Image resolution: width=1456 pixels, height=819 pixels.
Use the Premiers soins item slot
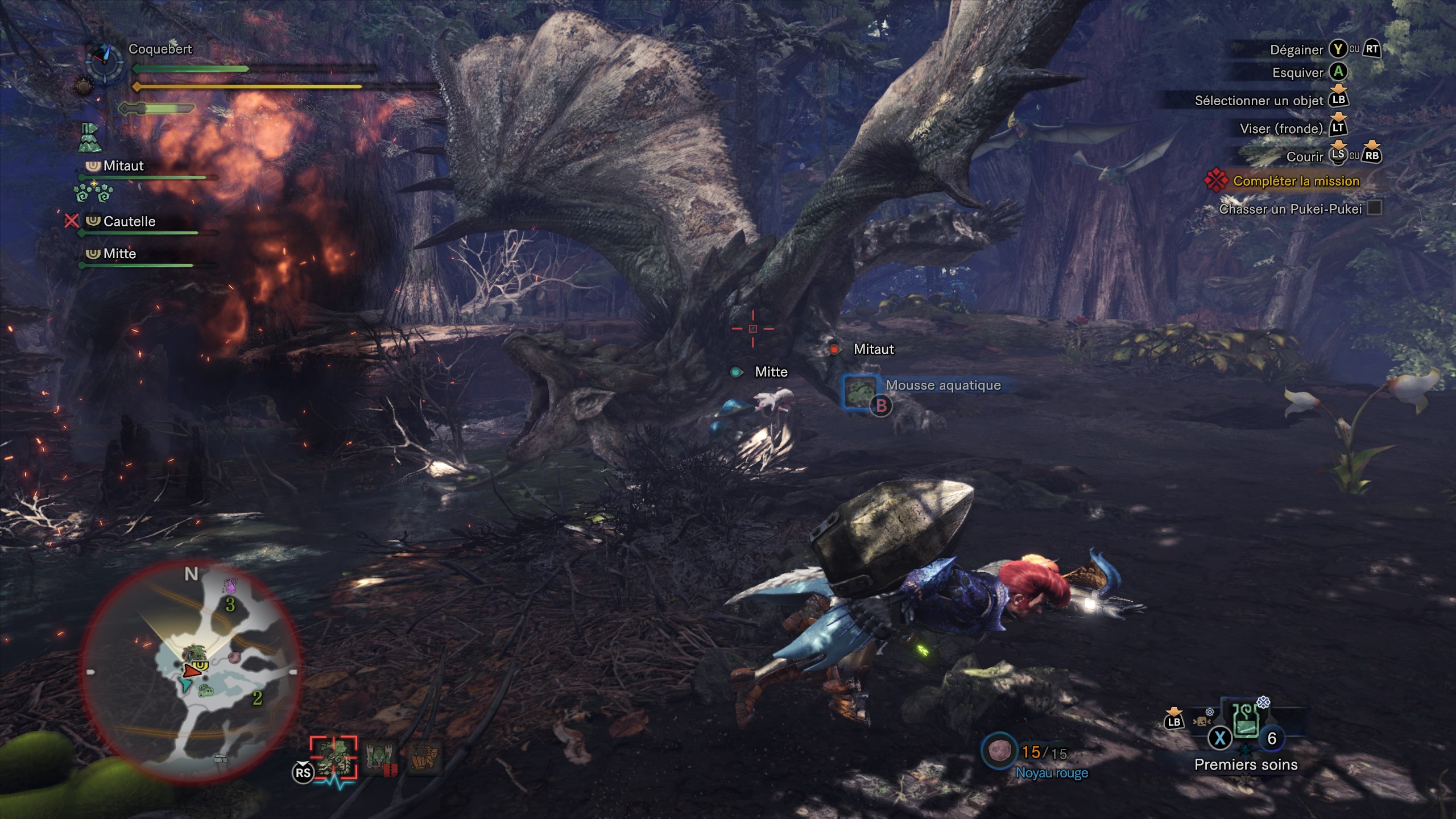tap(1246, 721)
